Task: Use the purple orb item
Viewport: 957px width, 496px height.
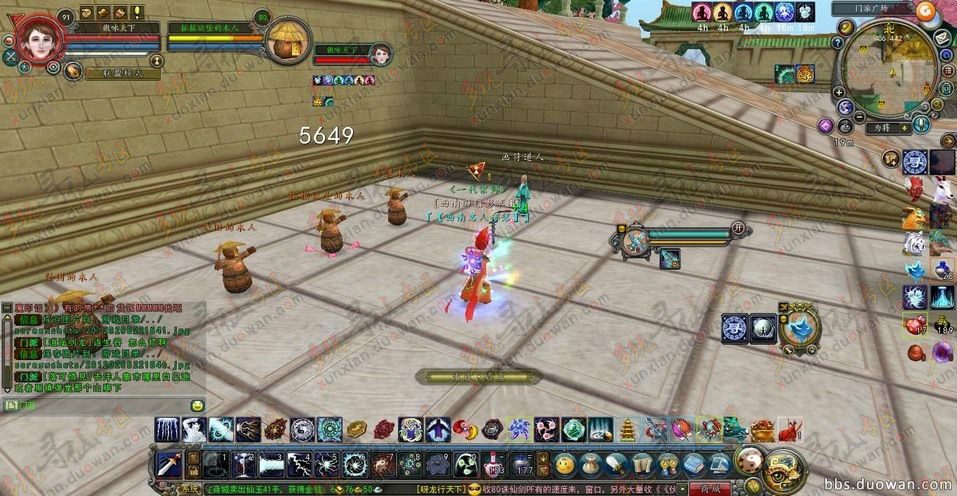Action: pos(941,351)
